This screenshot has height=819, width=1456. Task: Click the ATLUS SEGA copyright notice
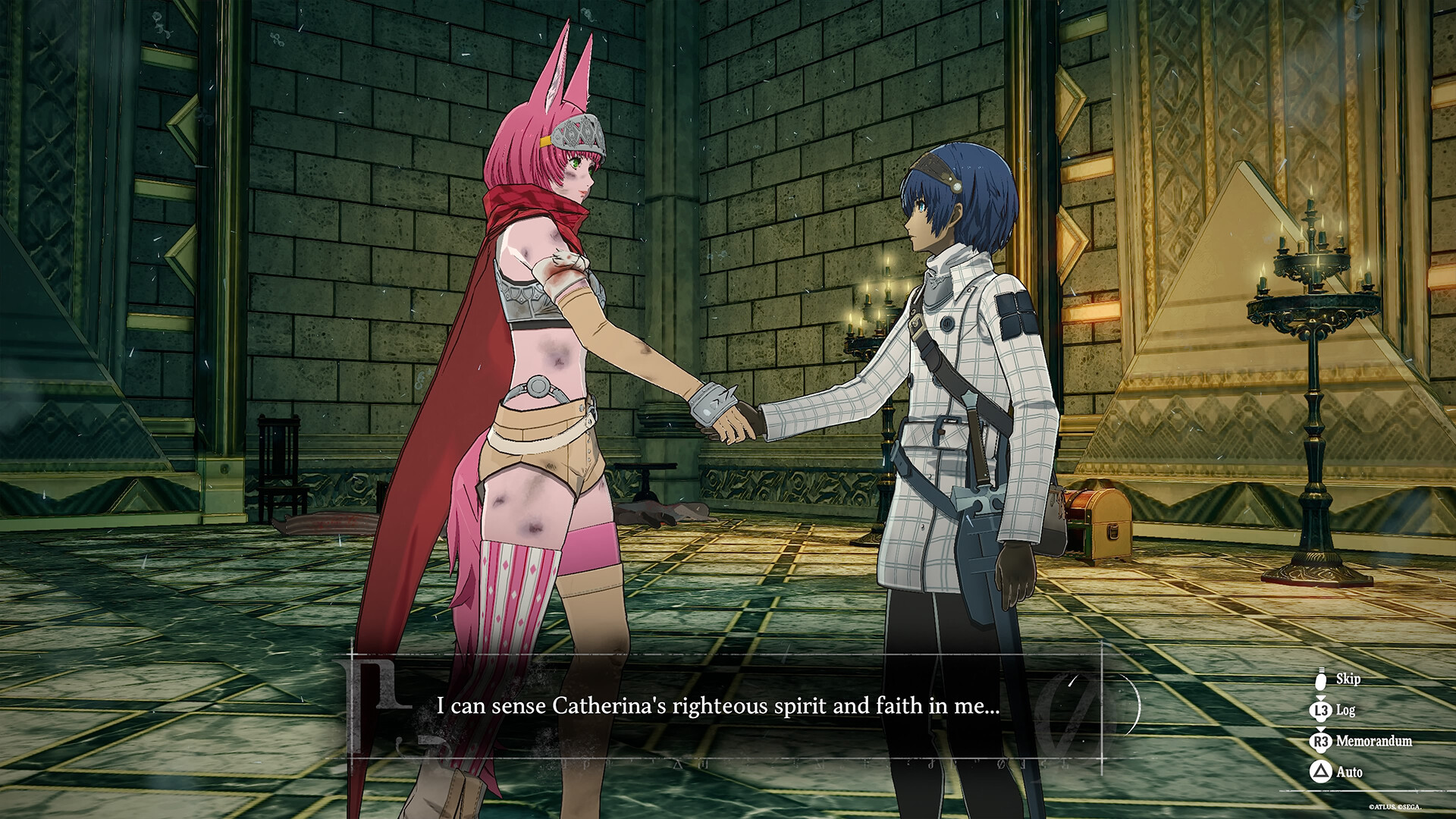pos(1396,807)
